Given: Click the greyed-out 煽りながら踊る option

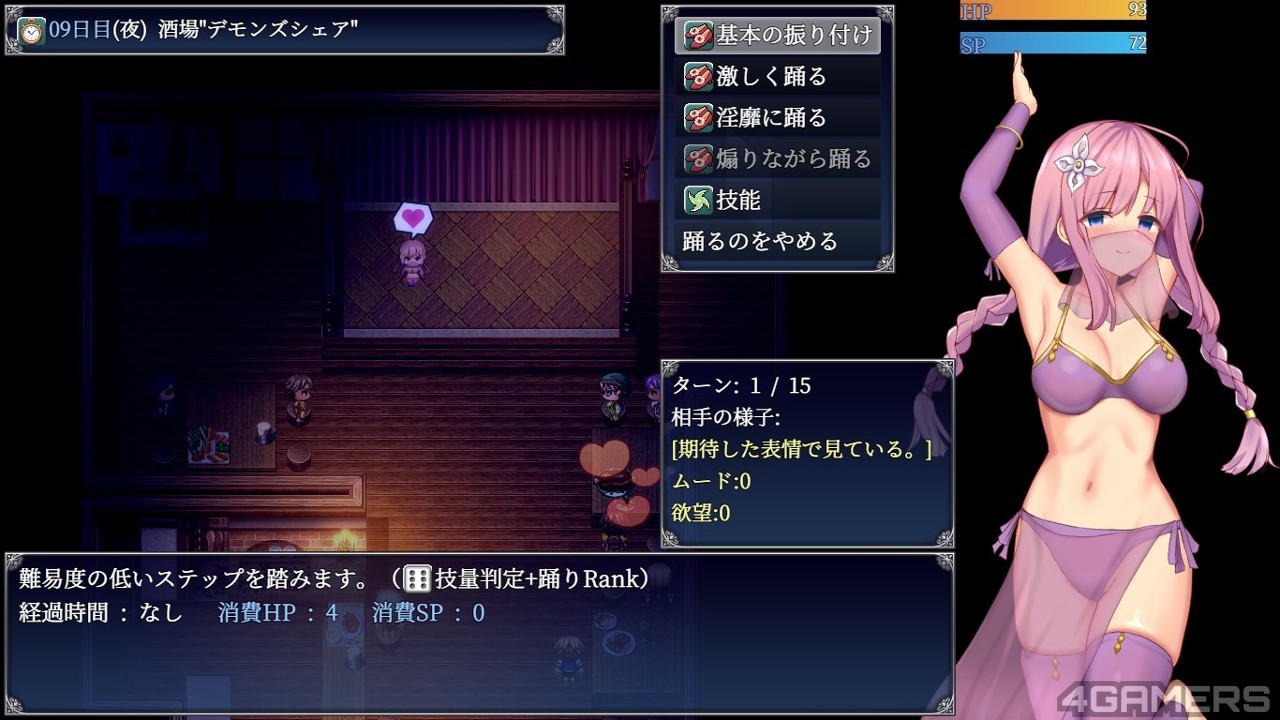Looking at the screenshot, I should point(778,159).
